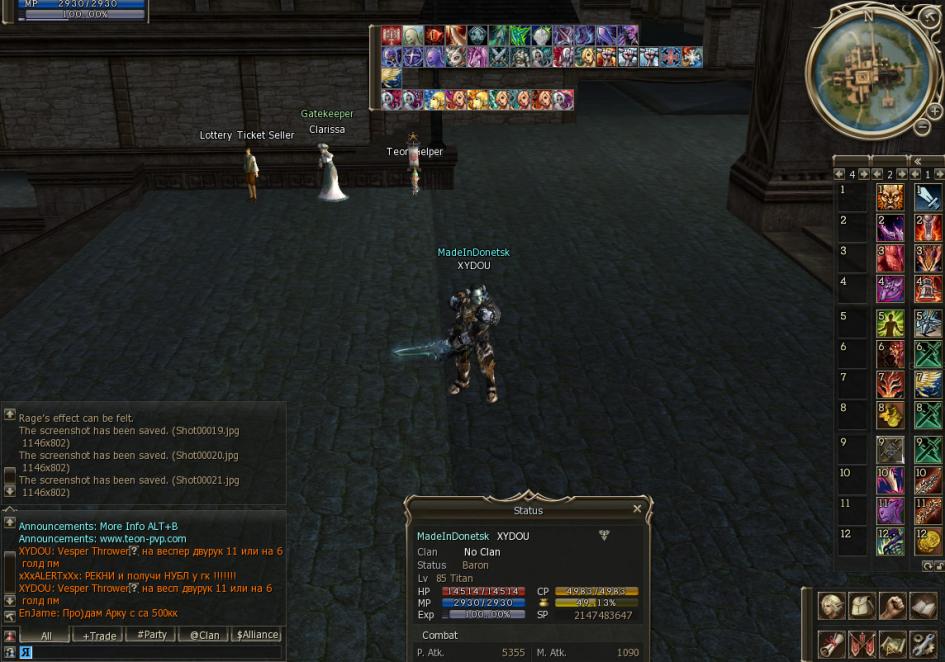Open the inventory backpack icon
This screenshot has height=662, width=945.
(x=861, y=606)
